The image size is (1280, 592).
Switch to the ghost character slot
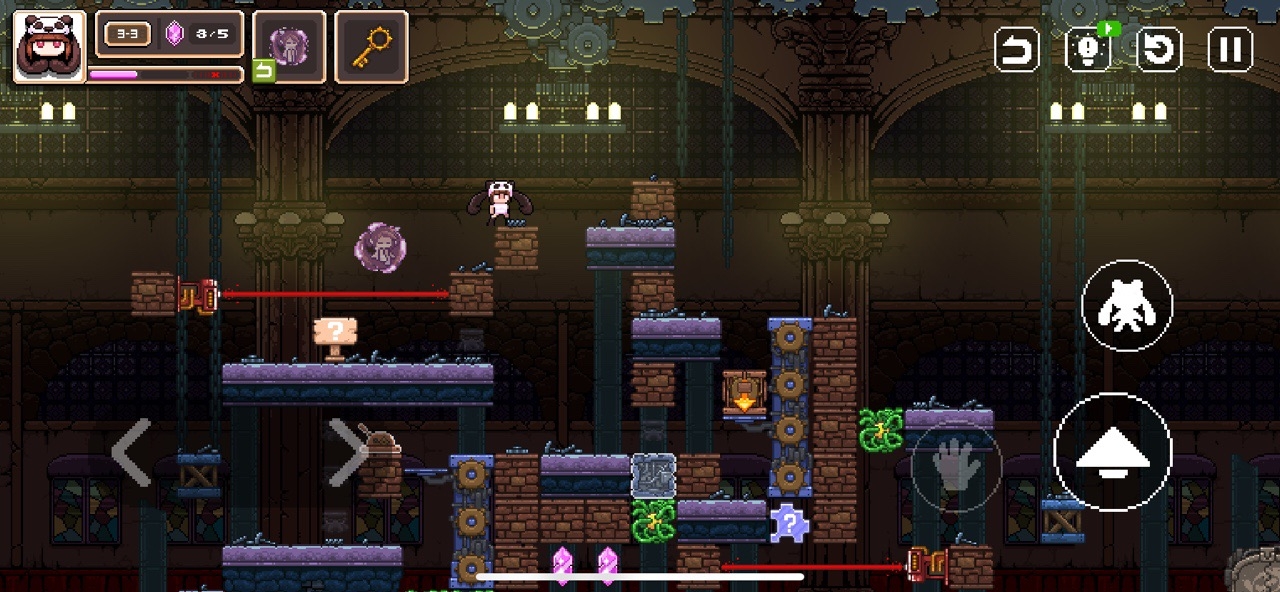pos(289,46)
